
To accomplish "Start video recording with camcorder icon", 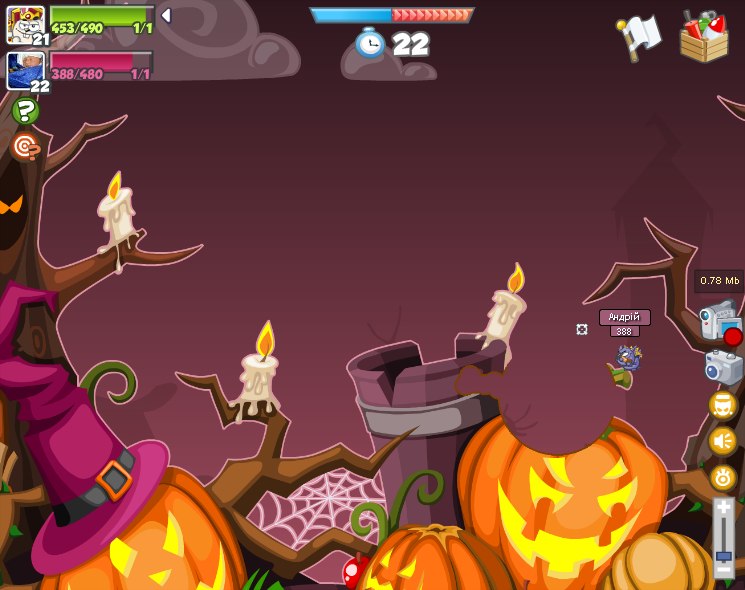I will (x=719, y=322).
